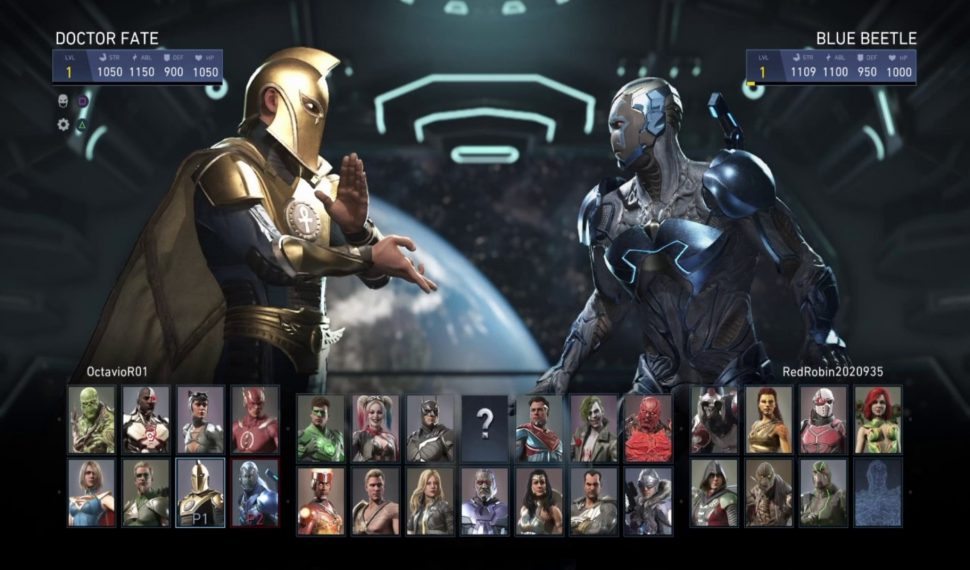
Task: Choose The Joker's portrait
Action: pyautogui.click(x=594, y=428)
